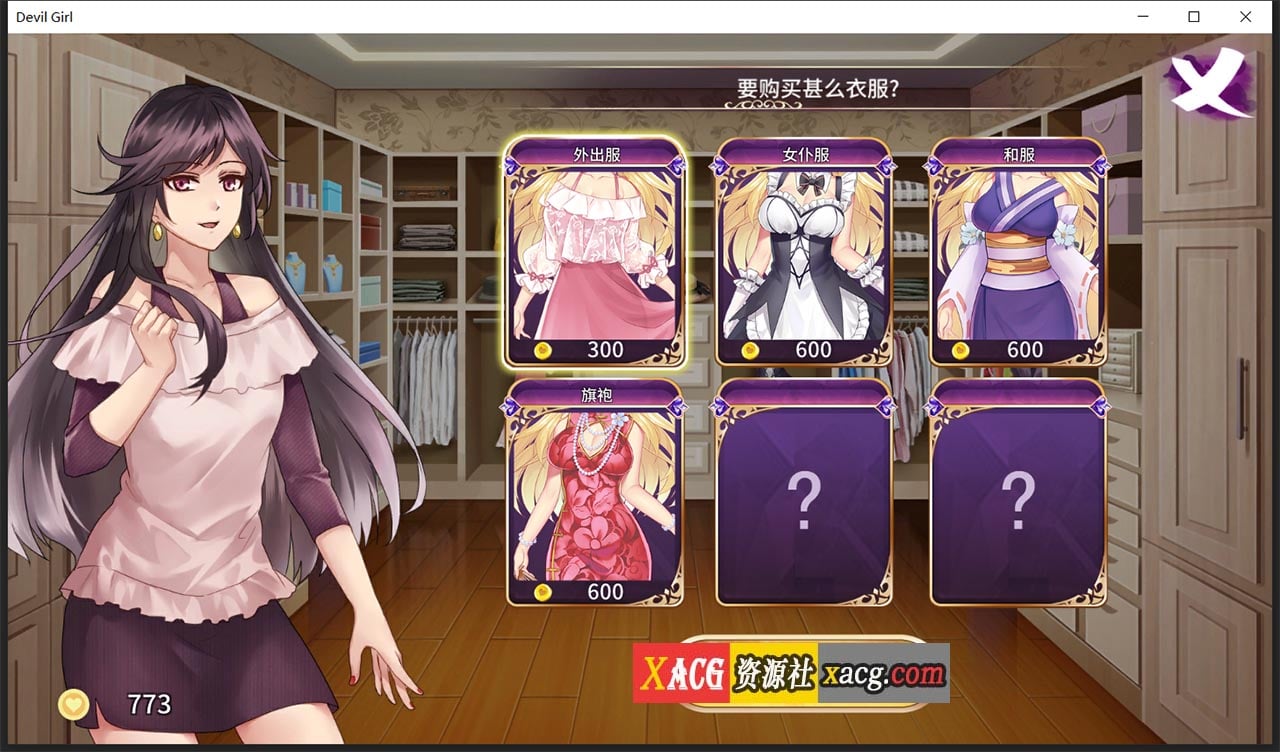The height and width of the screenshot is (752, 1280).
Task: Click the 300 price label on 外出服
Action: pyautogui.click(x=603, y=350)
